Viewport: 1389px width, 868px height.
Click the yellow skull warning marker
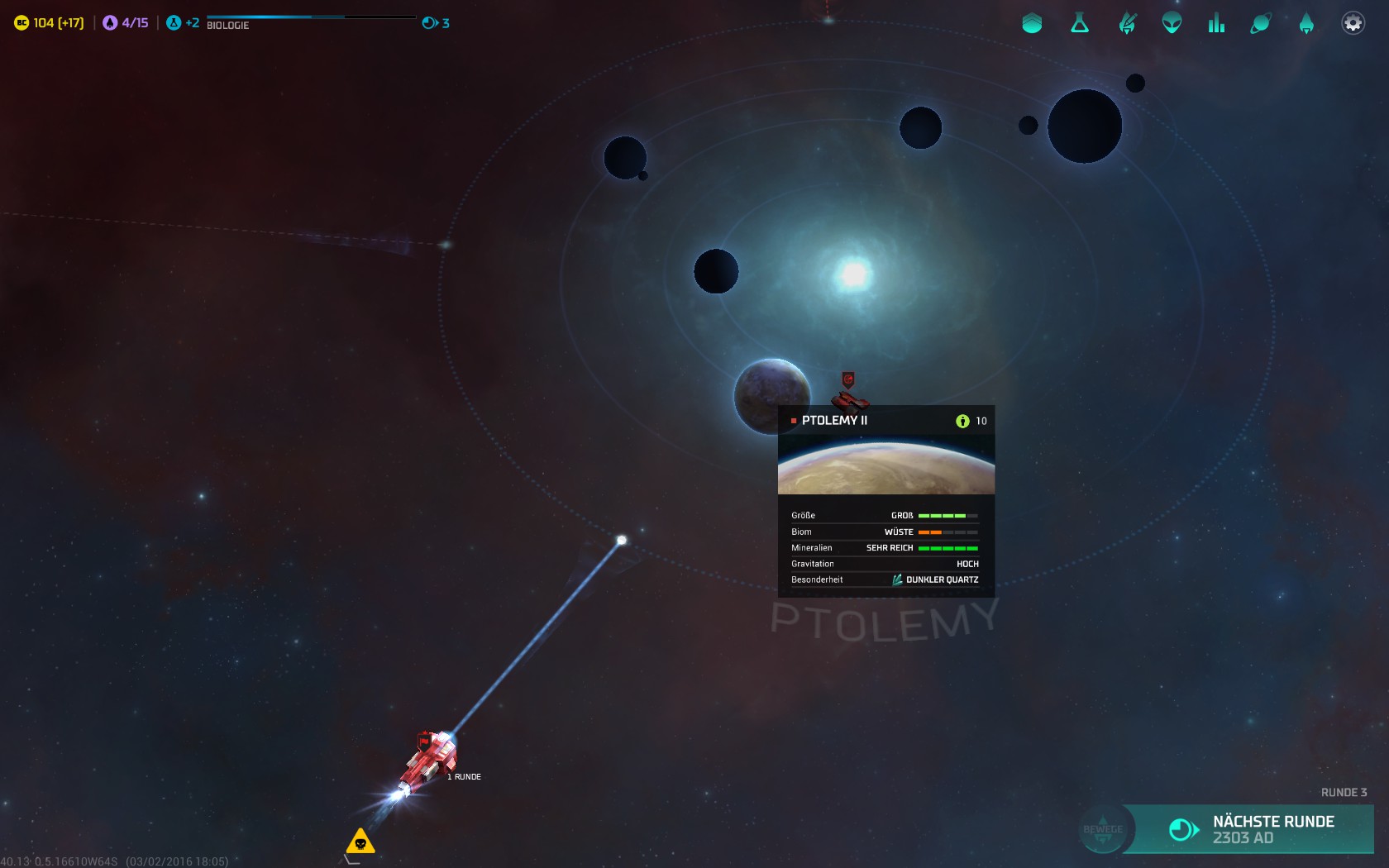click(x=360, y=842)
